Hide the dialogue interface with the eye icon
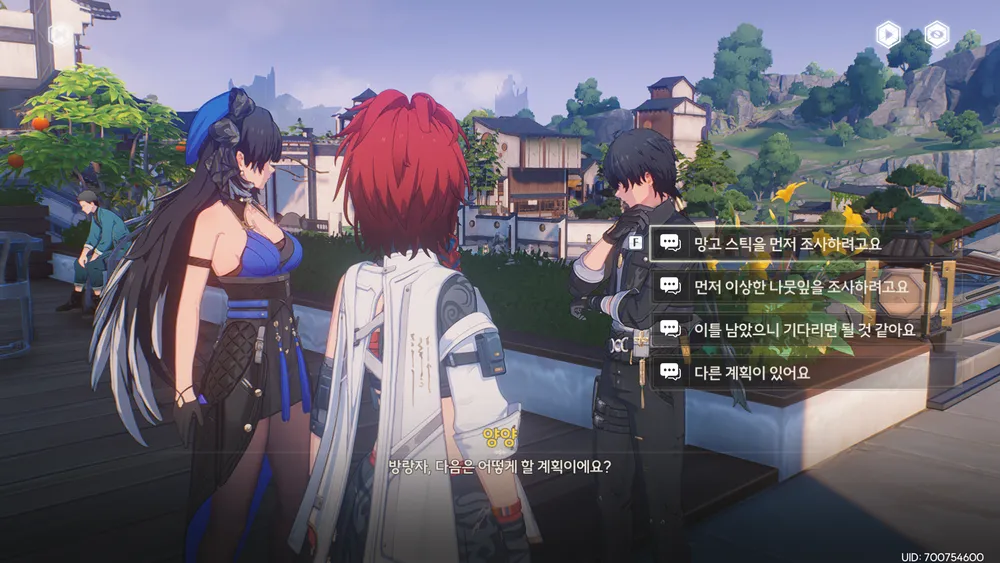 click(936, 35)
